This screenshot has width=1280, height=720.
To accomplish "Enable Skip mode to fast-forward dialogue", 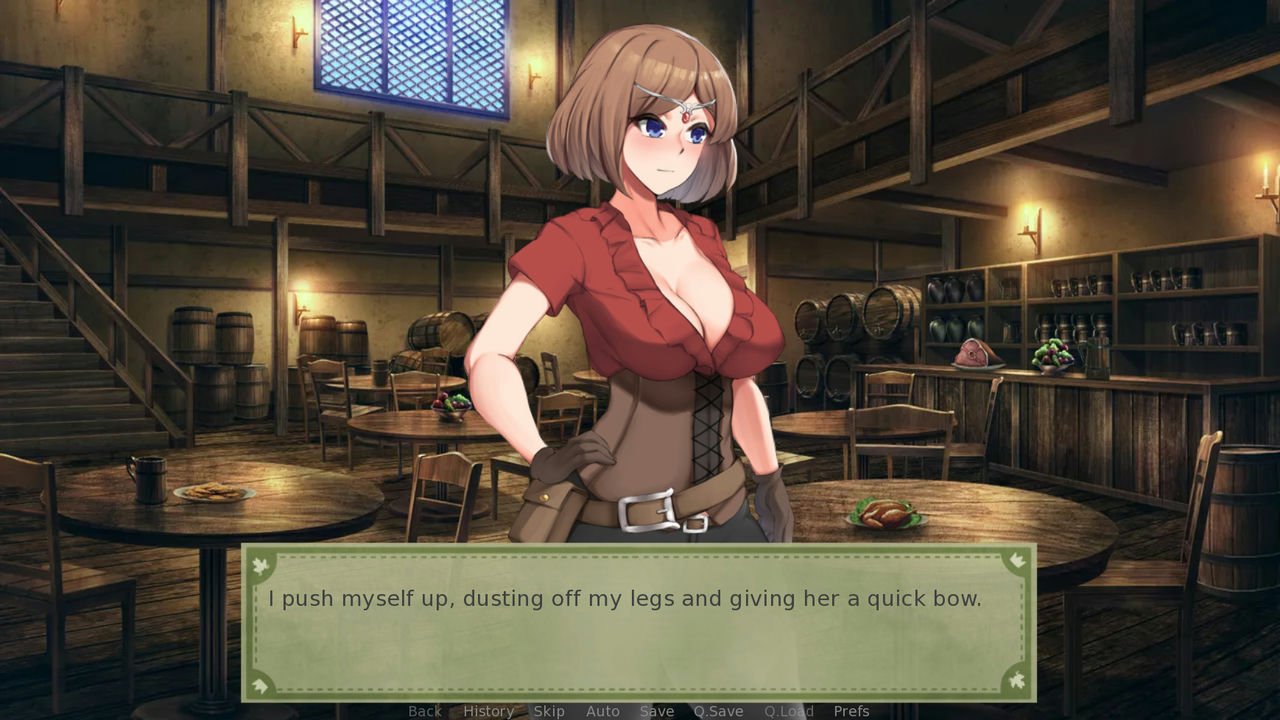I will click(549, 711).
